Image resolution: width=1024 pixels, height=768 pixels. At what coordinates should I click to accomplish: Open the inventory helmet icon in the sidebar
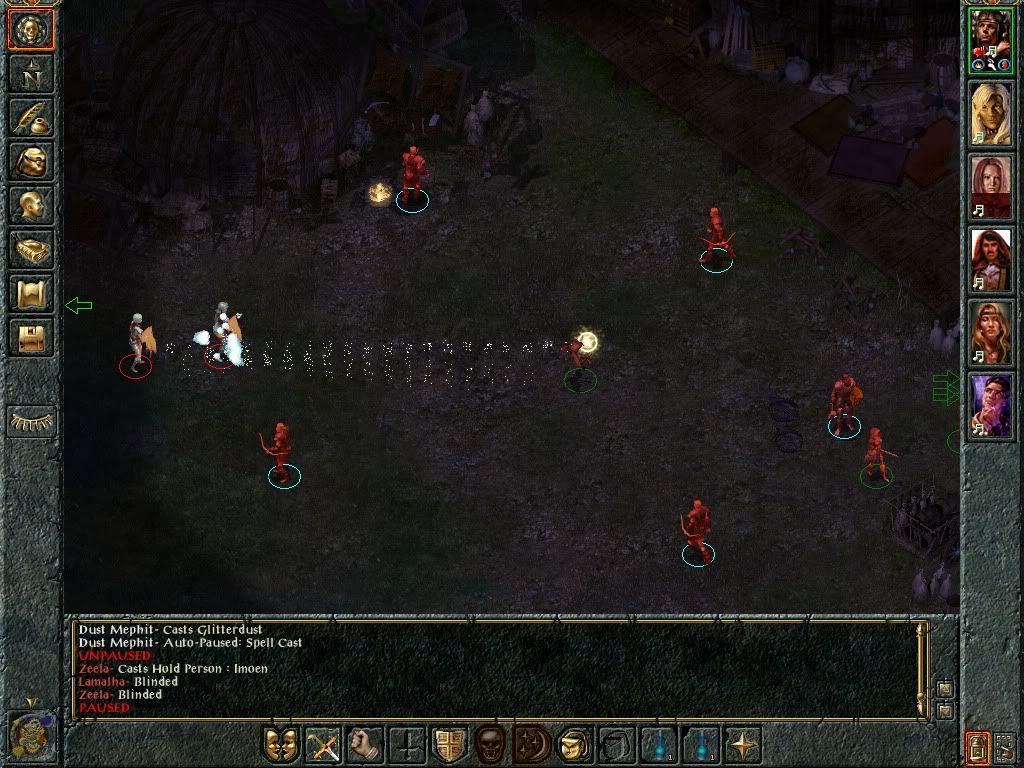point(30,161)
